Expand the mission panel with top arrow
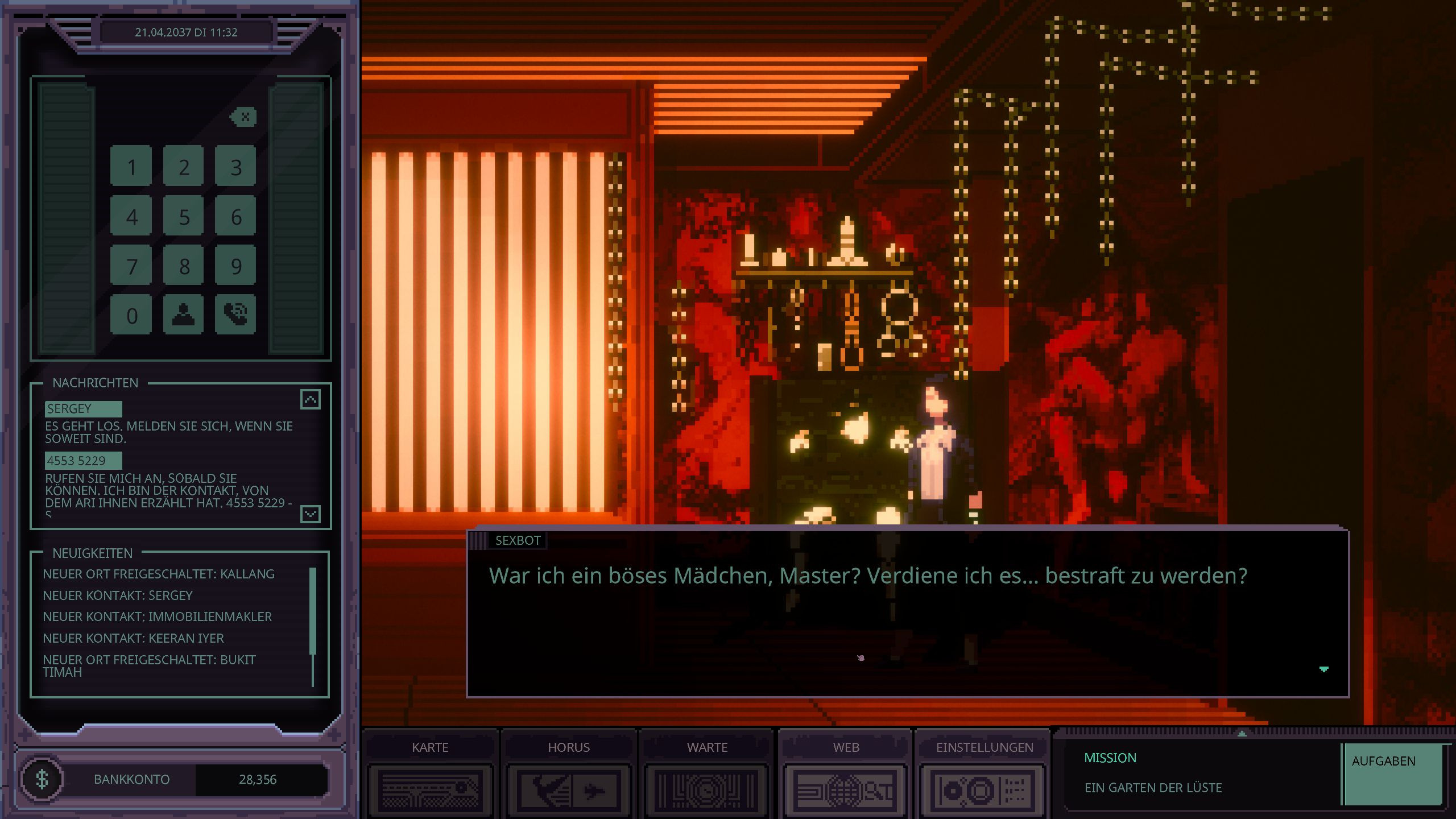The width and height of the screenshot is (1456, 819). tap(1242, 734)
